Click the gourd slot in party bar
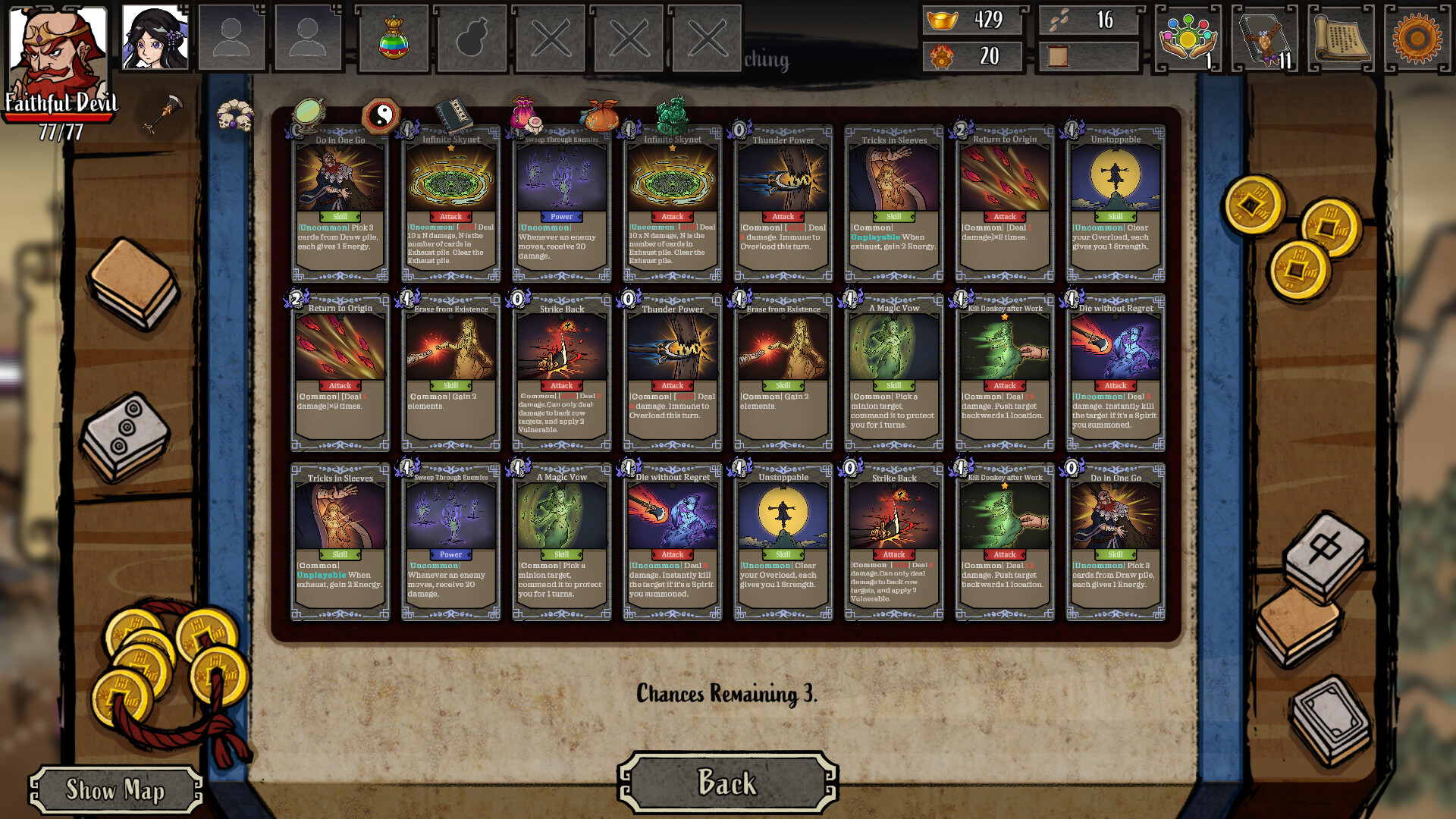 (x=472, y=37)
